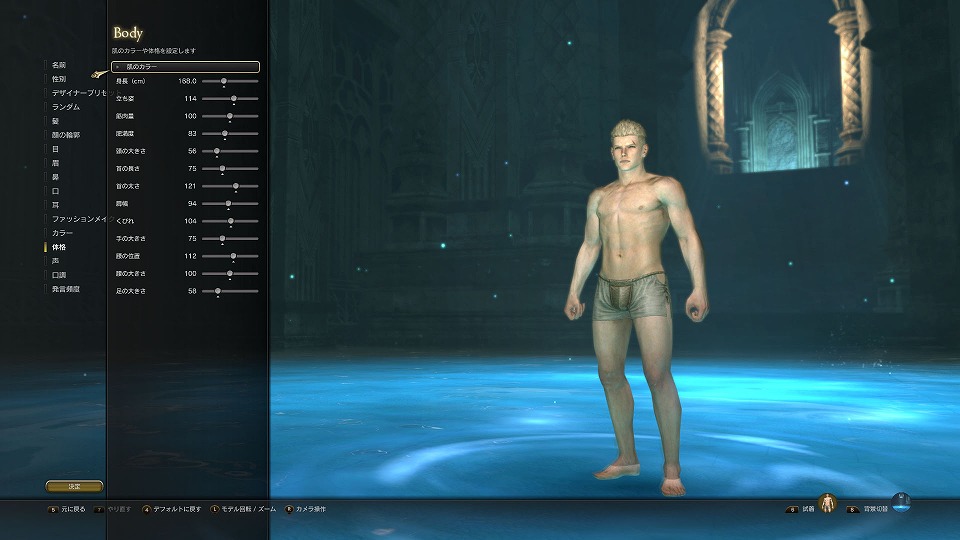Open the 顔の輪郭 face outline category
This screenshot has width=960, height=540.
[x=66, y=134]
